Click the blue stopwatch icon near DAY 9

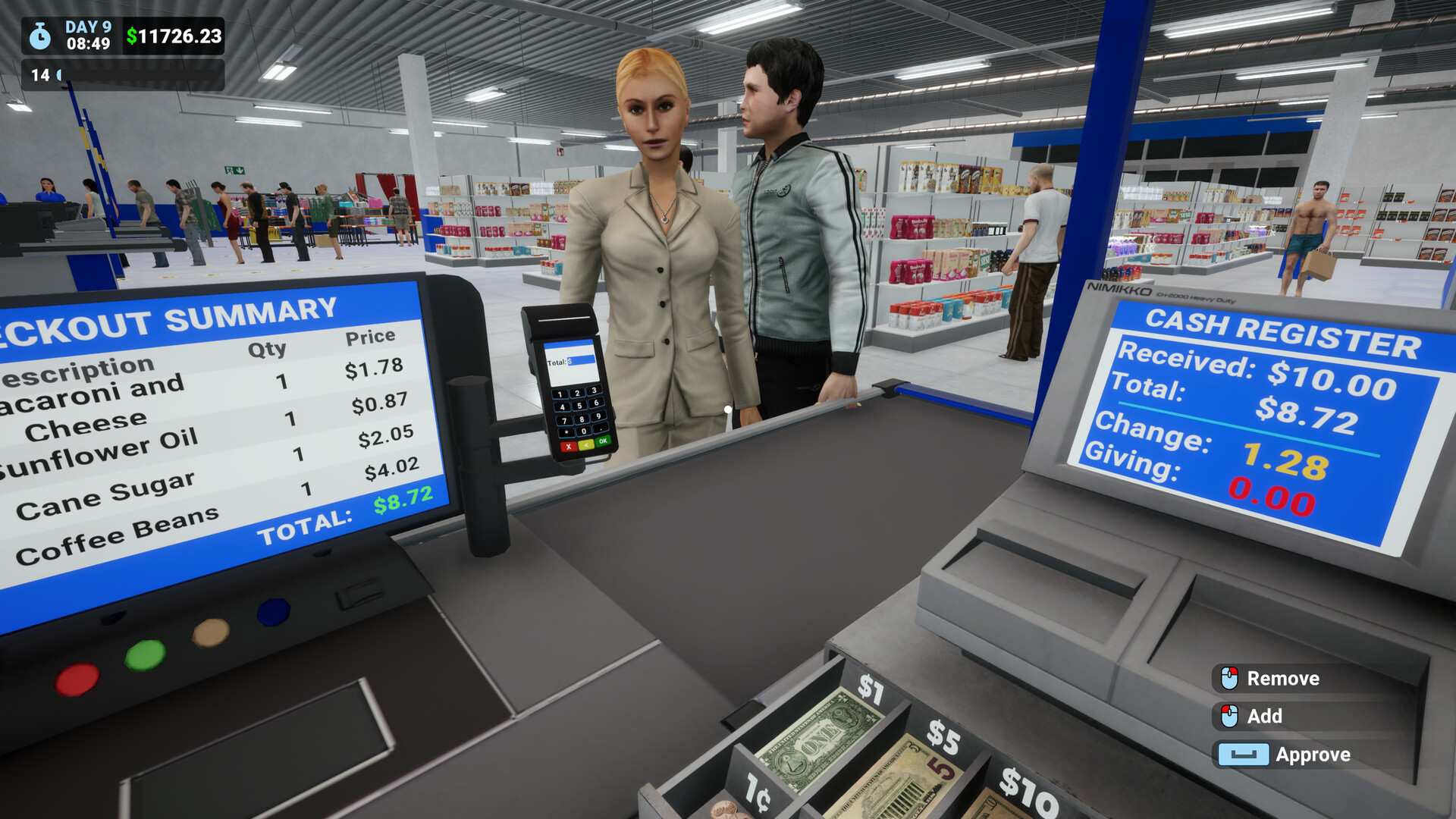tap(39, 36)
